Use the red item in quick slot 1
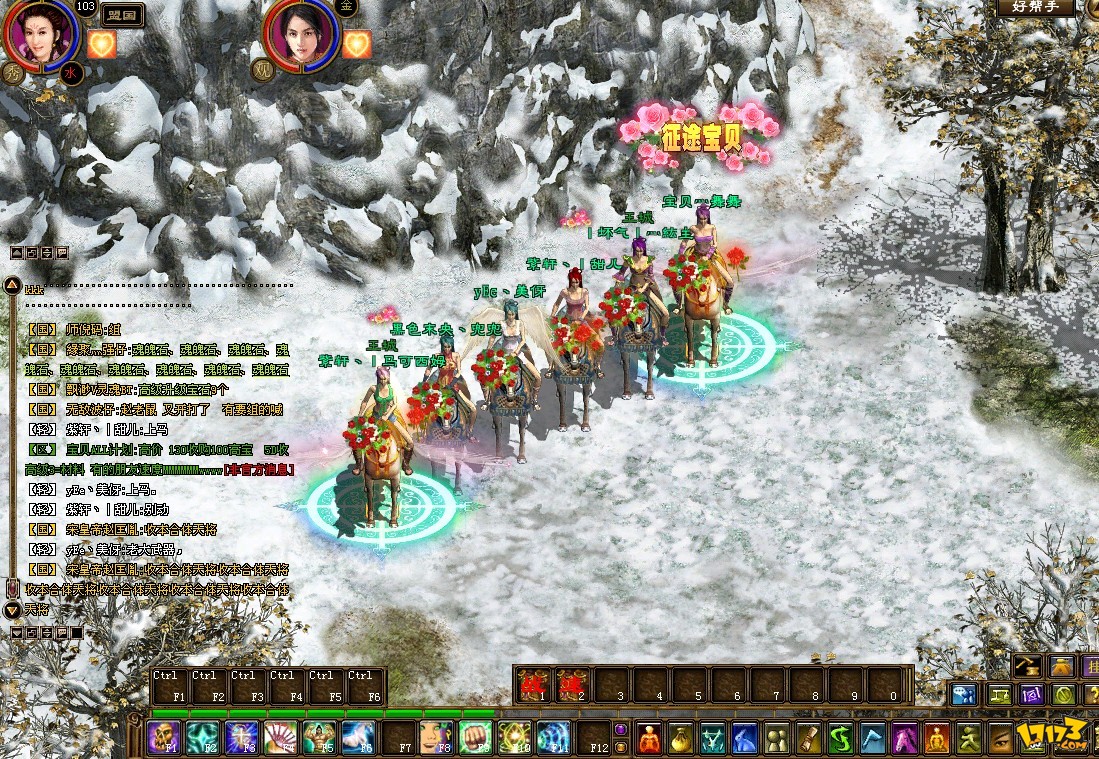 [532, 685]
